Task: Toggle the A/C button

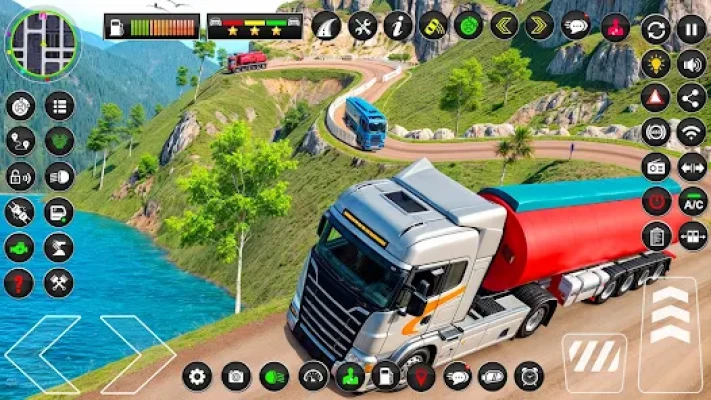Action: [692, 201]
